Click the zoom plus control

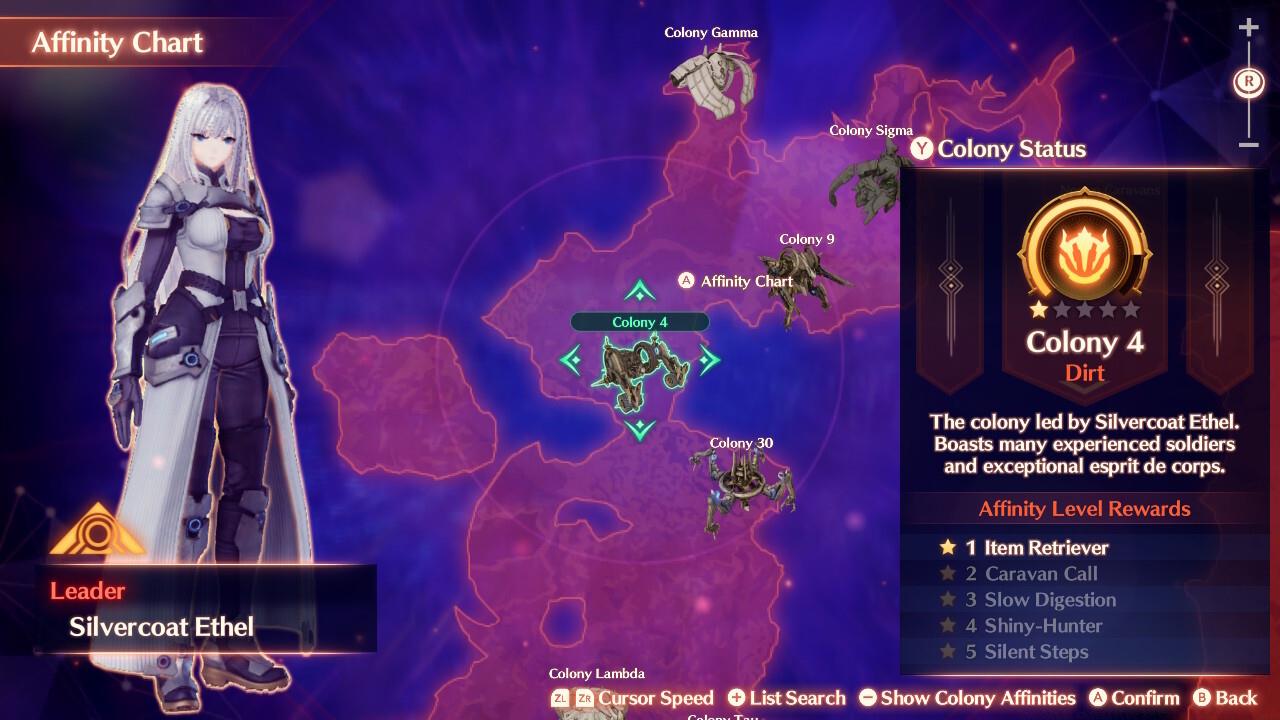click(1248, 27)
